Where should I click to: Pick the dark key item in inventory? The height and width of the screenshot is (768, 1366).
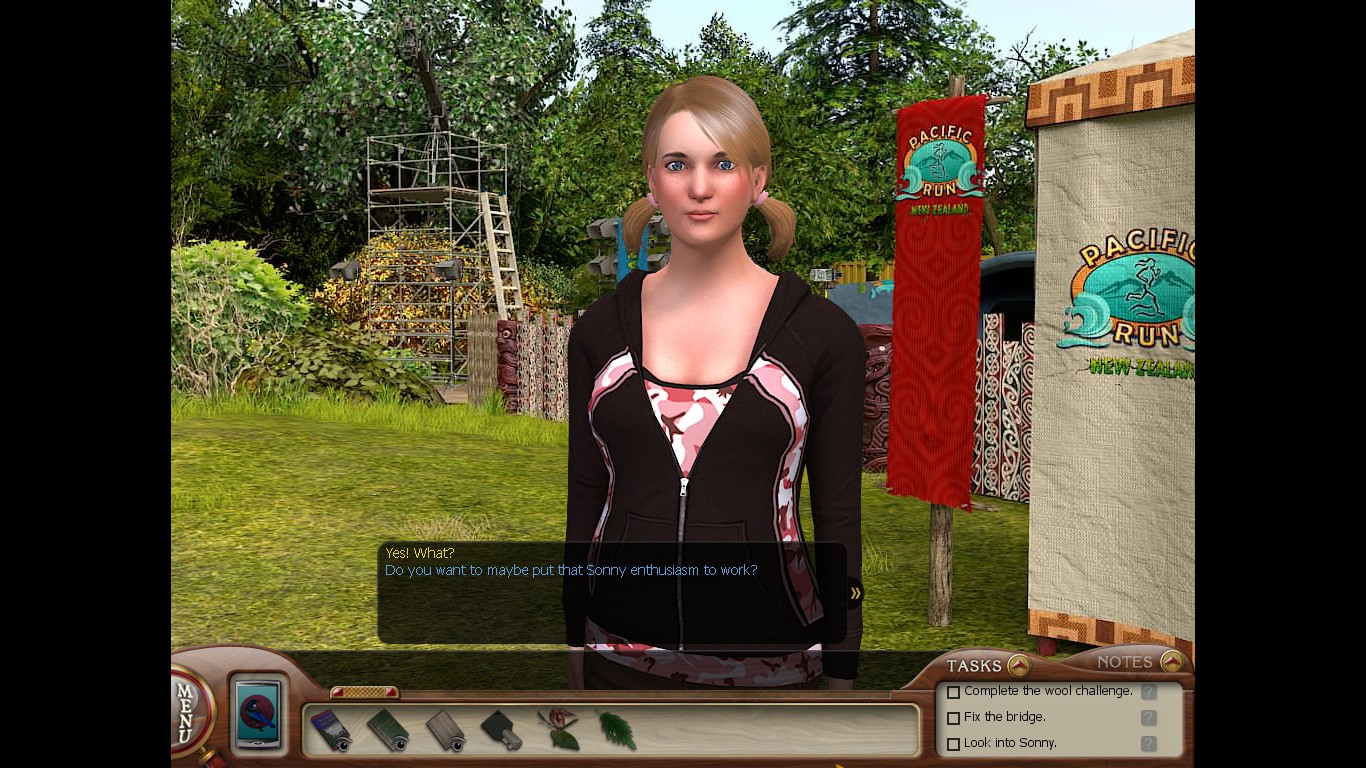pyautogui.click(x=502, y=731)
